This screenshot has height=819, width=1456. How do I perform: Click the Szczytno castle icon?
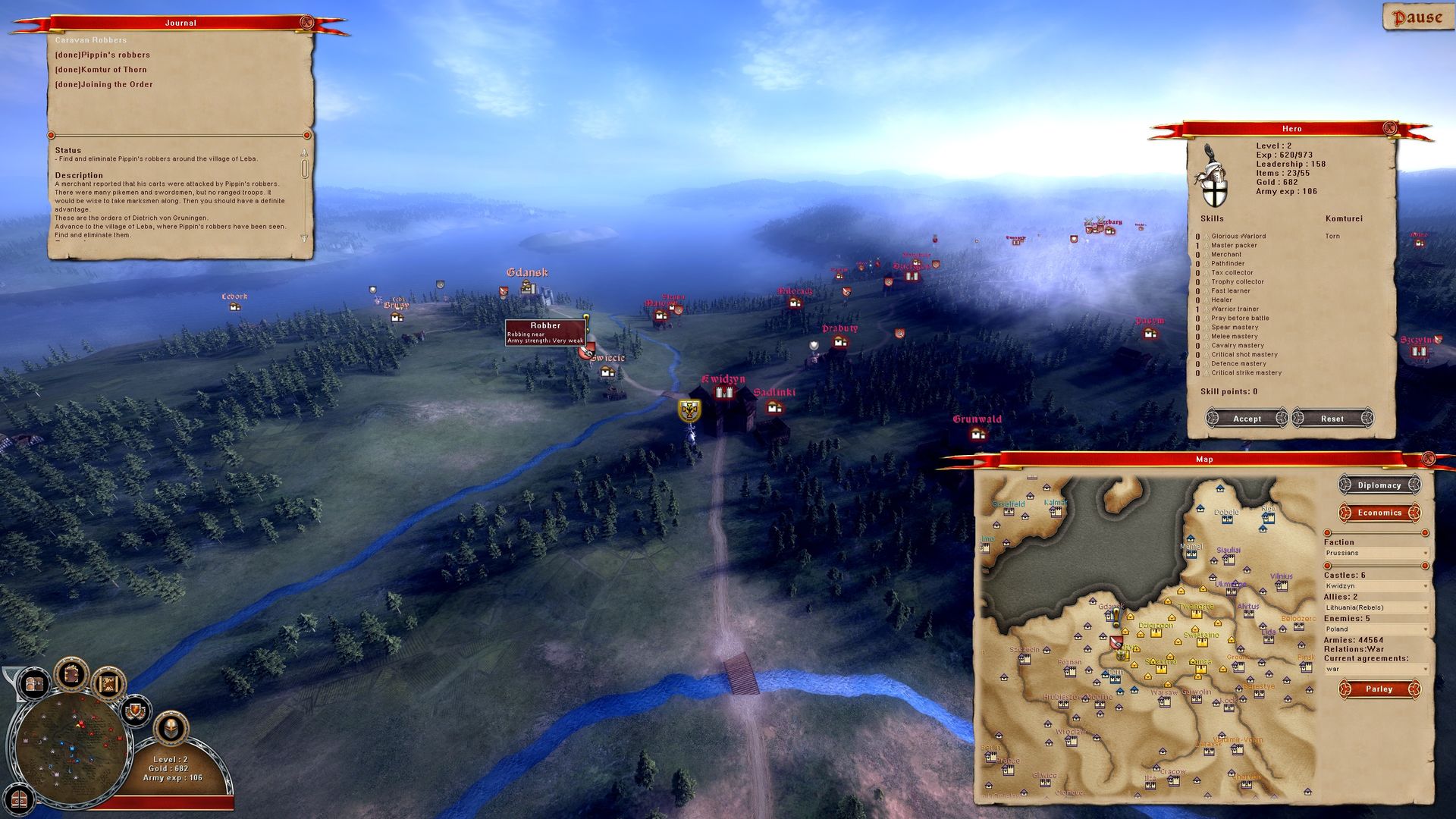click(x=1419, y=351)
